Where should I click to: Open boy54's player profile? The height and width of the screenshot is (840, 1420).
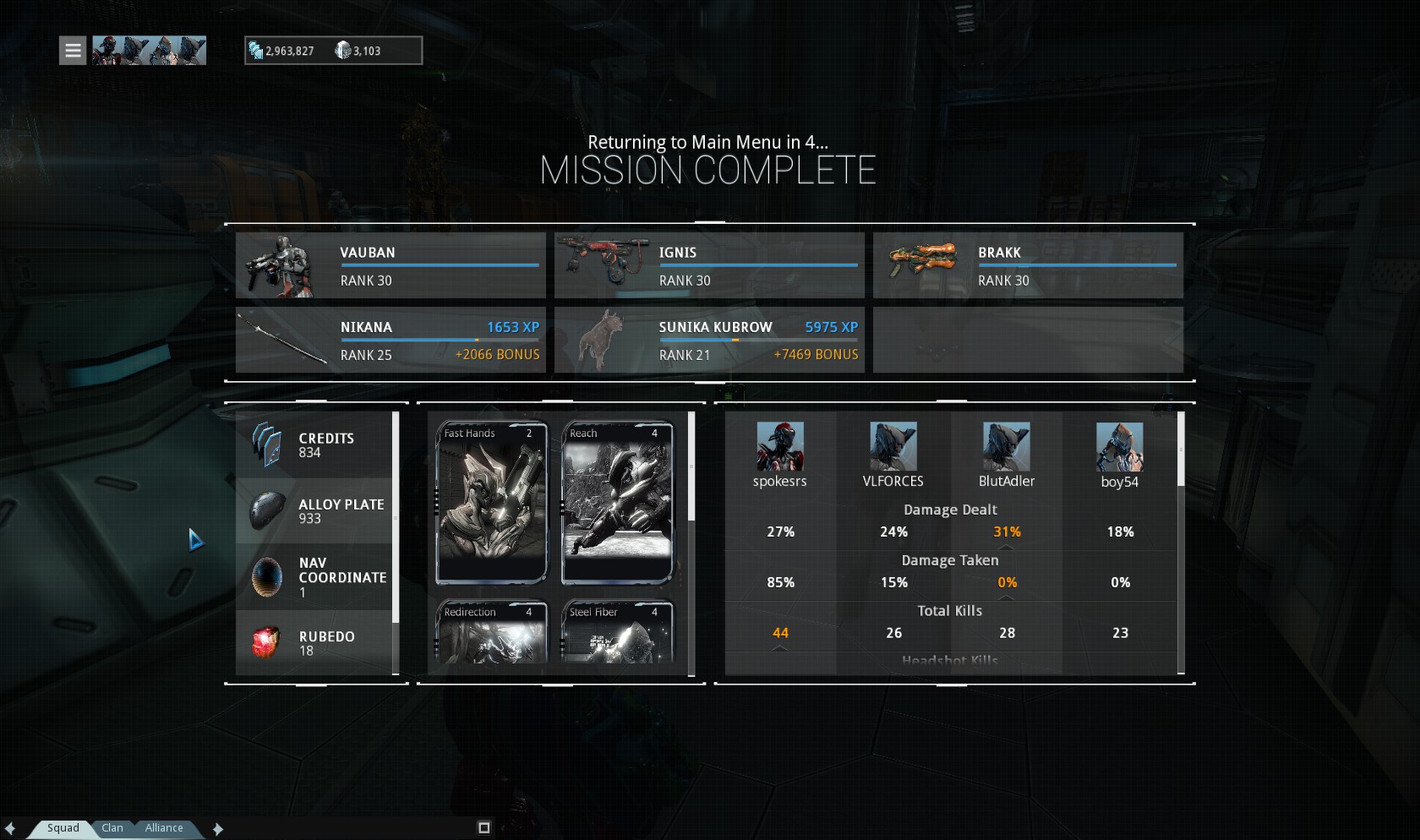1119,446
